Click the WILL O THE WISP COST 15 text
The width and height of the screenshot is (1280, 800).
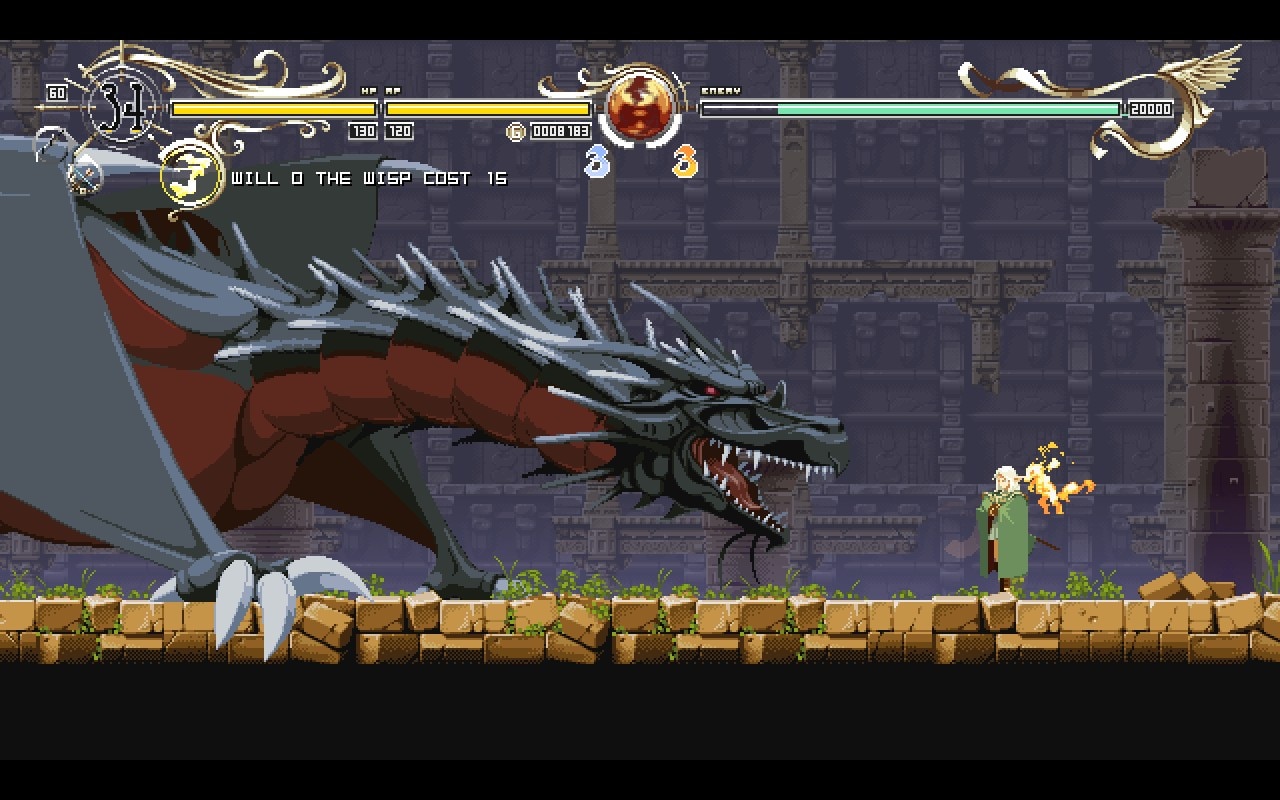[368, 178]
